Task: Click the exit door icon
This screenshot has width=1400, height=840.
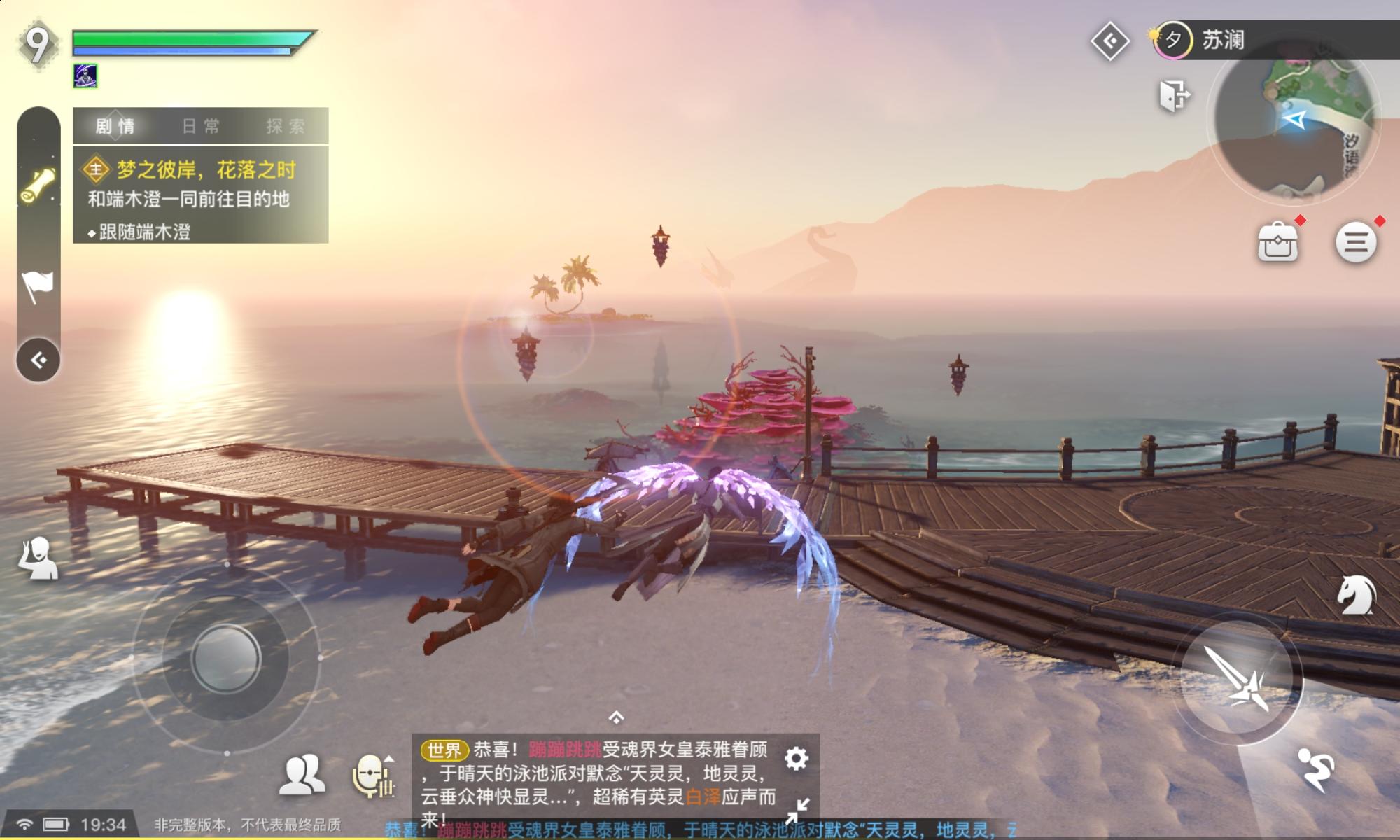Action: click(1174, 95)
